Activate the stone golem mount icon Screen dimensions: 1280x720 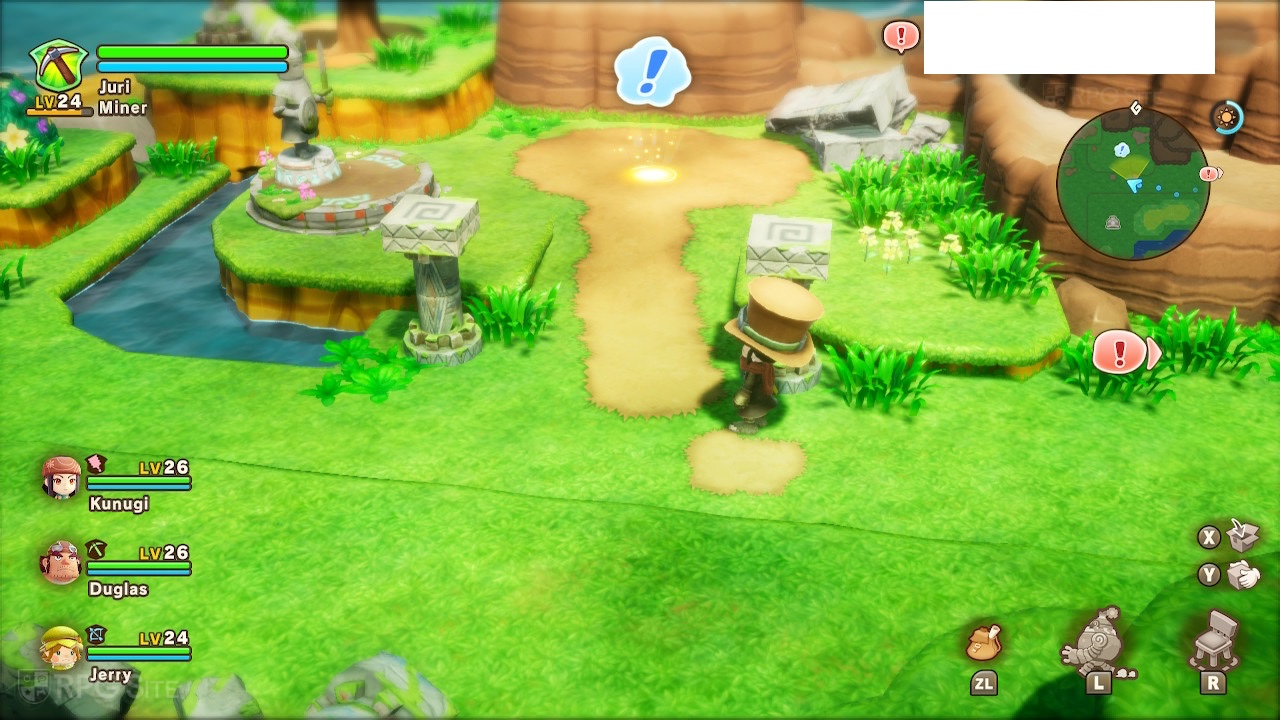coord(1100,641)
